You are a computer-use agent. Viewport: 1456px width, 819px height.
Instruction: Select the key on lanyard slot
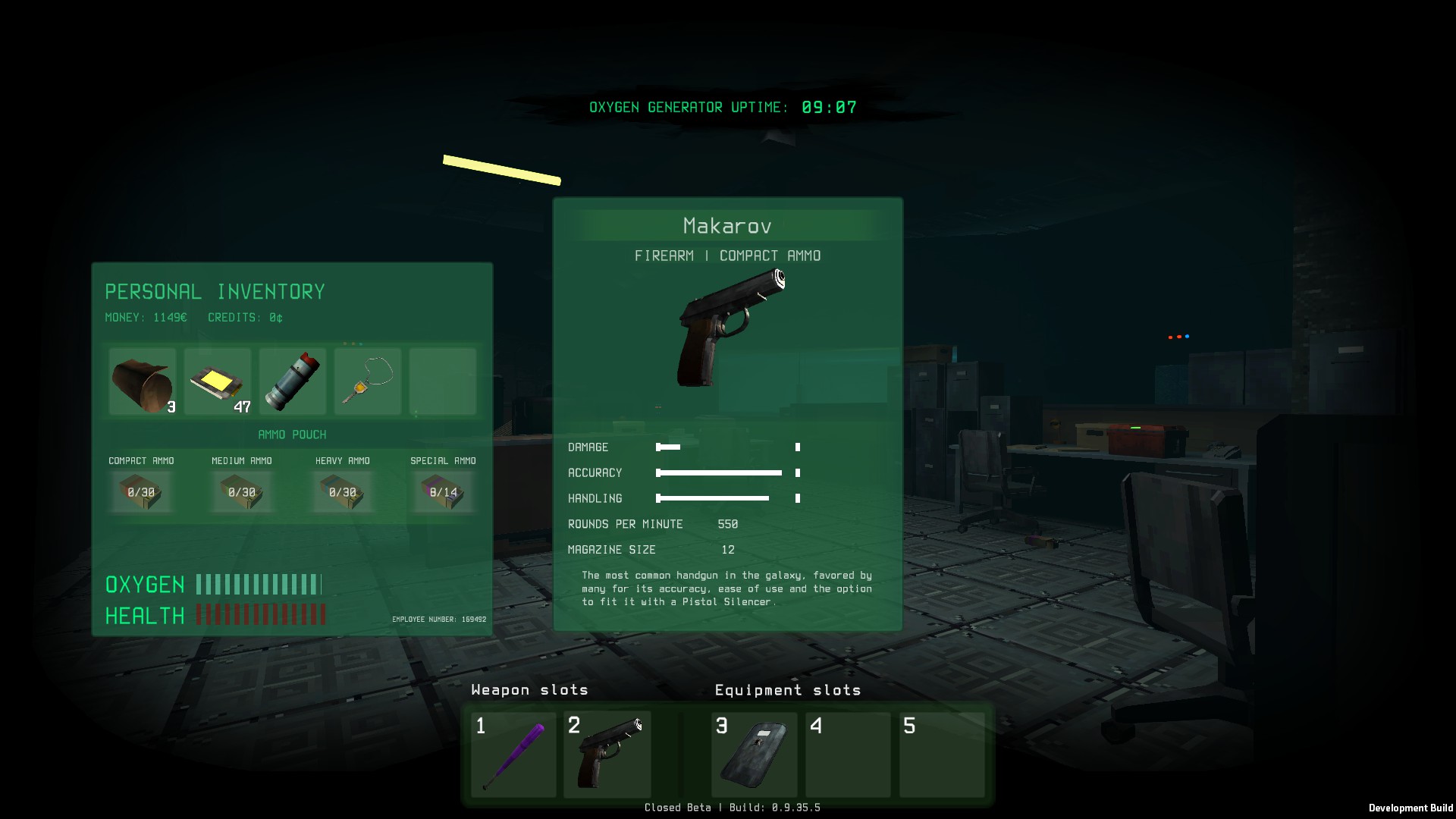(368, 381)
